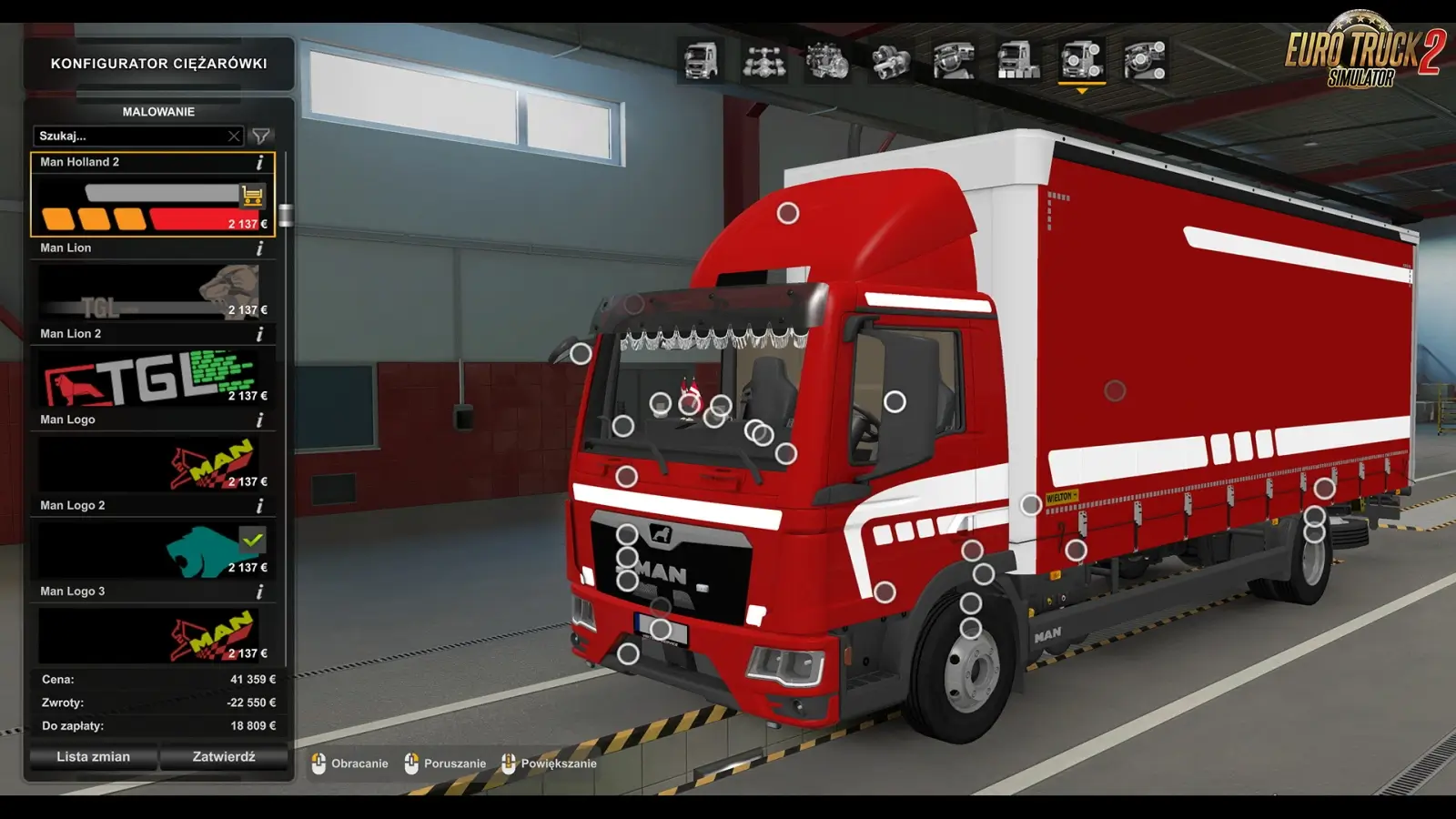The width and height of the screenshot is (1456, 819).
Task: Open the engine configuration section
Action: click(x=826, y=58)
